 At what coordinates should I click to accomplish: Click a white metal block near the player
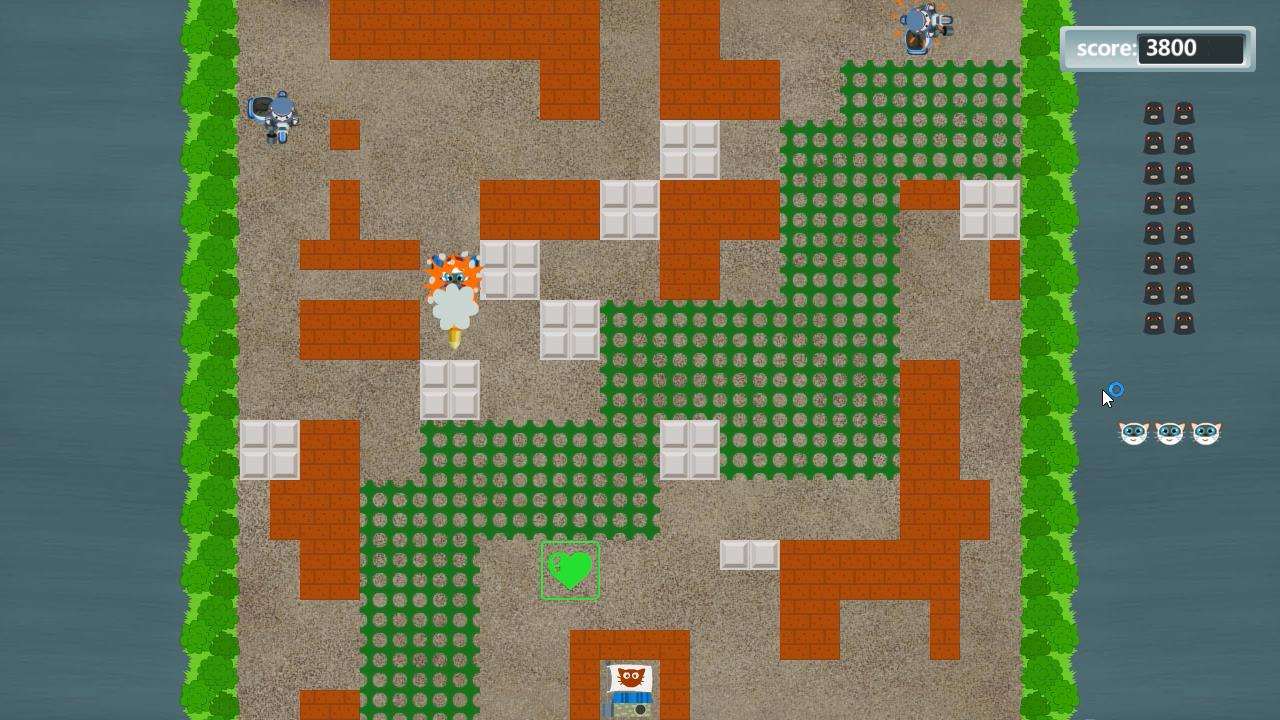510,270
